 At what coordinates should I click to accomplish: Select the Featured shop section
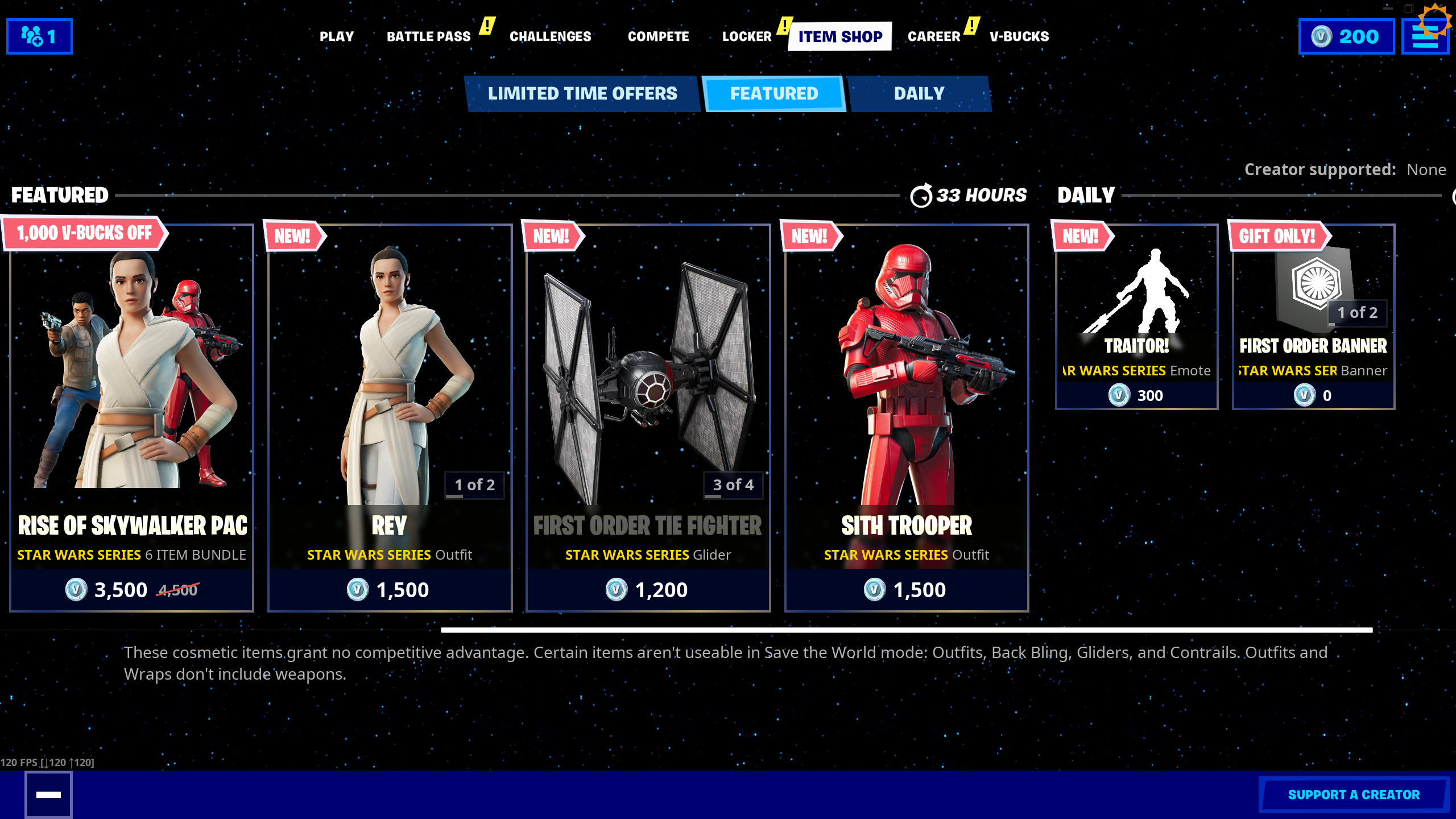pos(773,94)
